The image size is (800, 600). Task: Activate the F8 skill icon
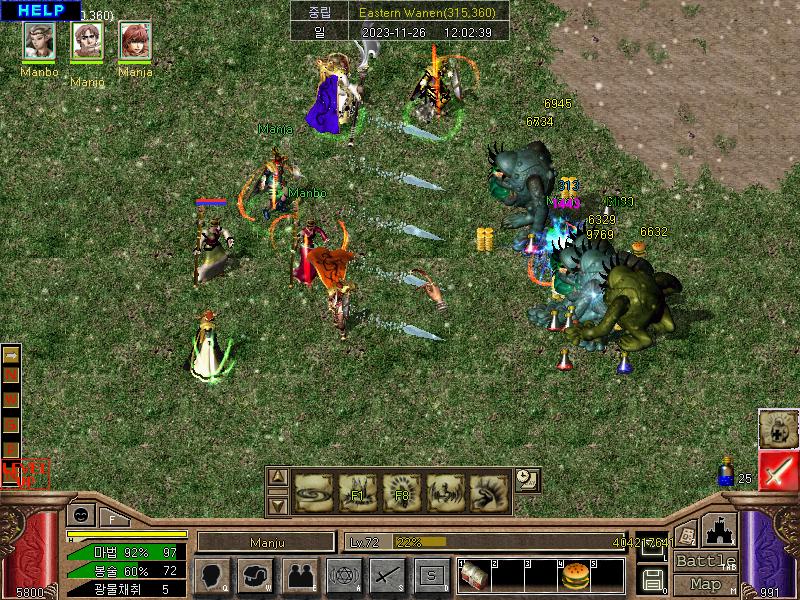tap(402, 492)
